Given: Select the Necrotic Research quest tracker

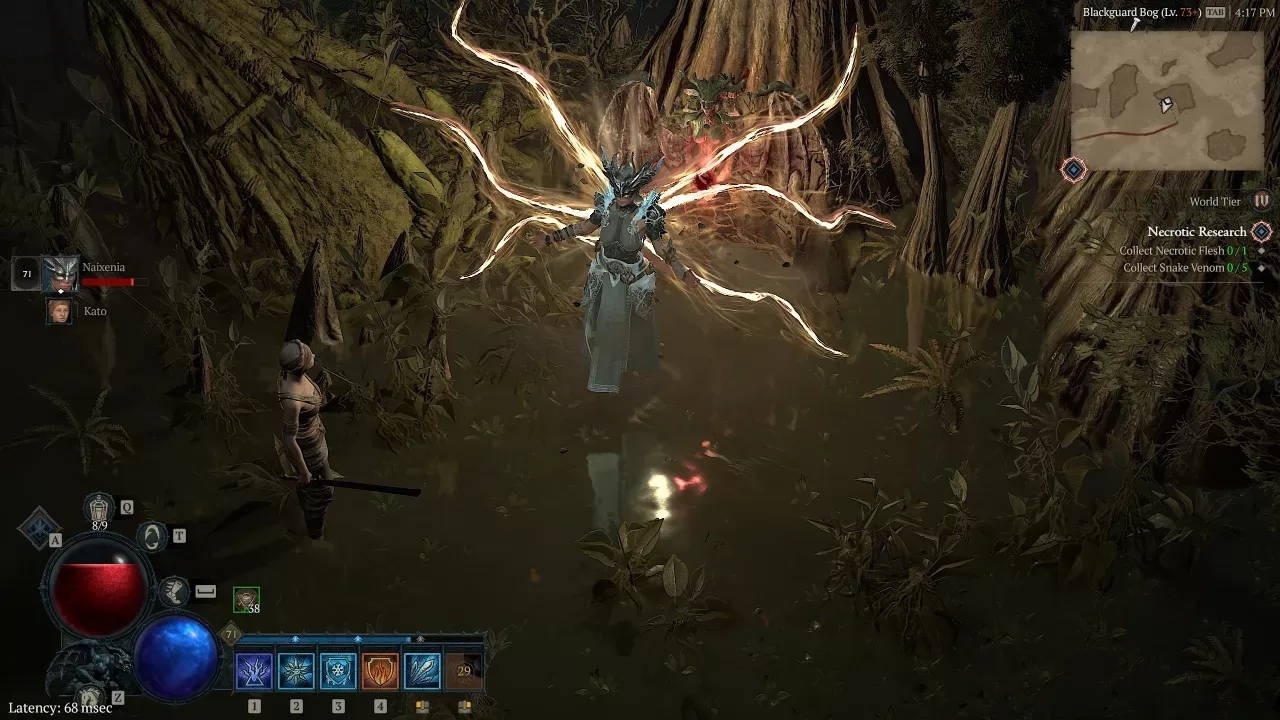Looking at the screenshot, I should click(x=1196, y=232).
